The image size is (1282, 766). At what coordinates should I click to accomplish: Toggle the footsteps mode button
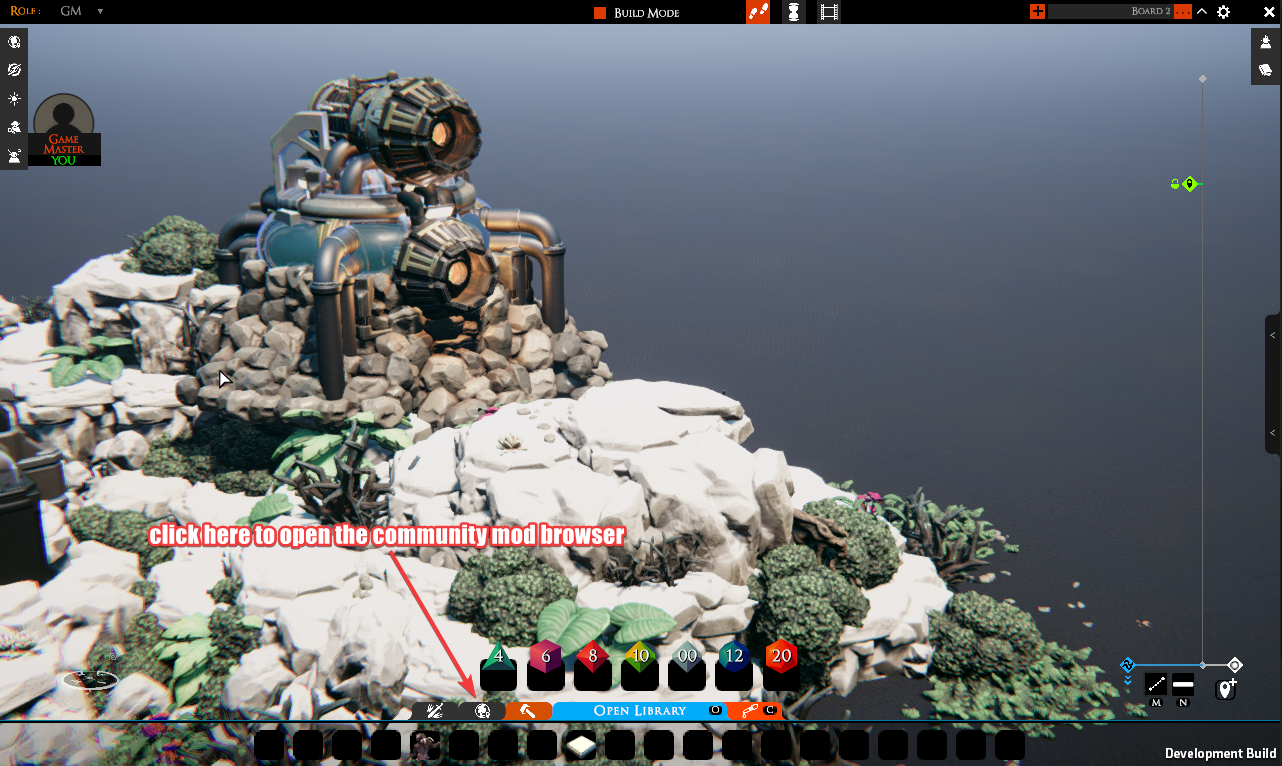pos(758,12)
